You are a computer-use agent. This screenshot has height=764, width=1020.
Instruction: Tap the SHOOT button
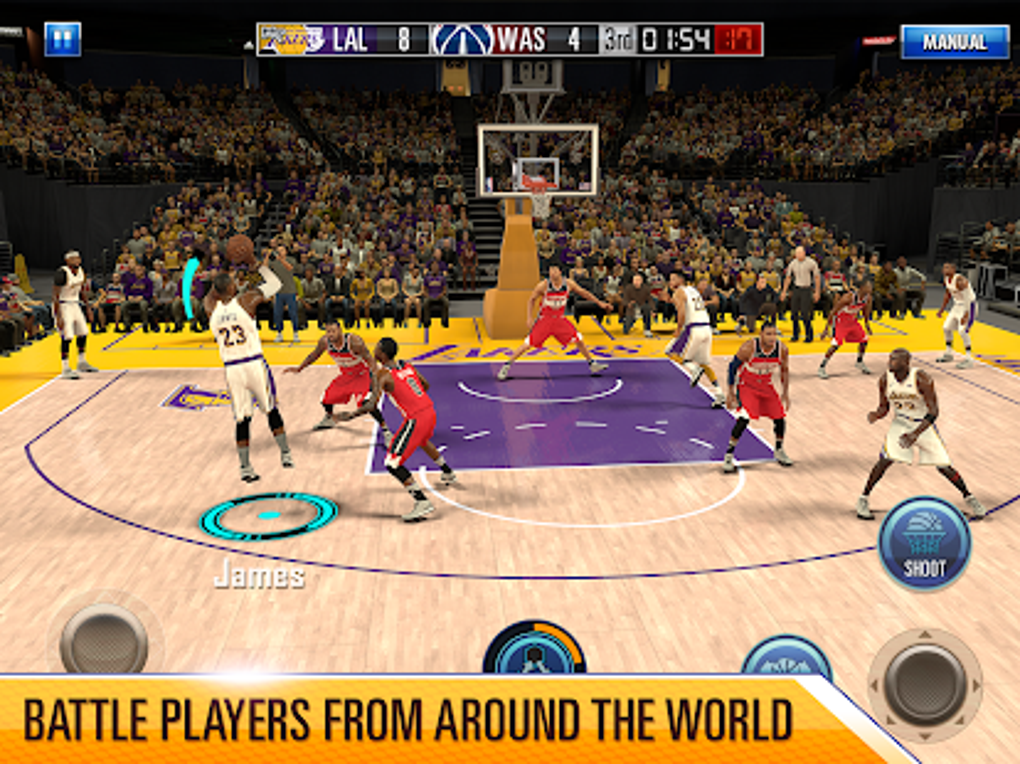924,545
